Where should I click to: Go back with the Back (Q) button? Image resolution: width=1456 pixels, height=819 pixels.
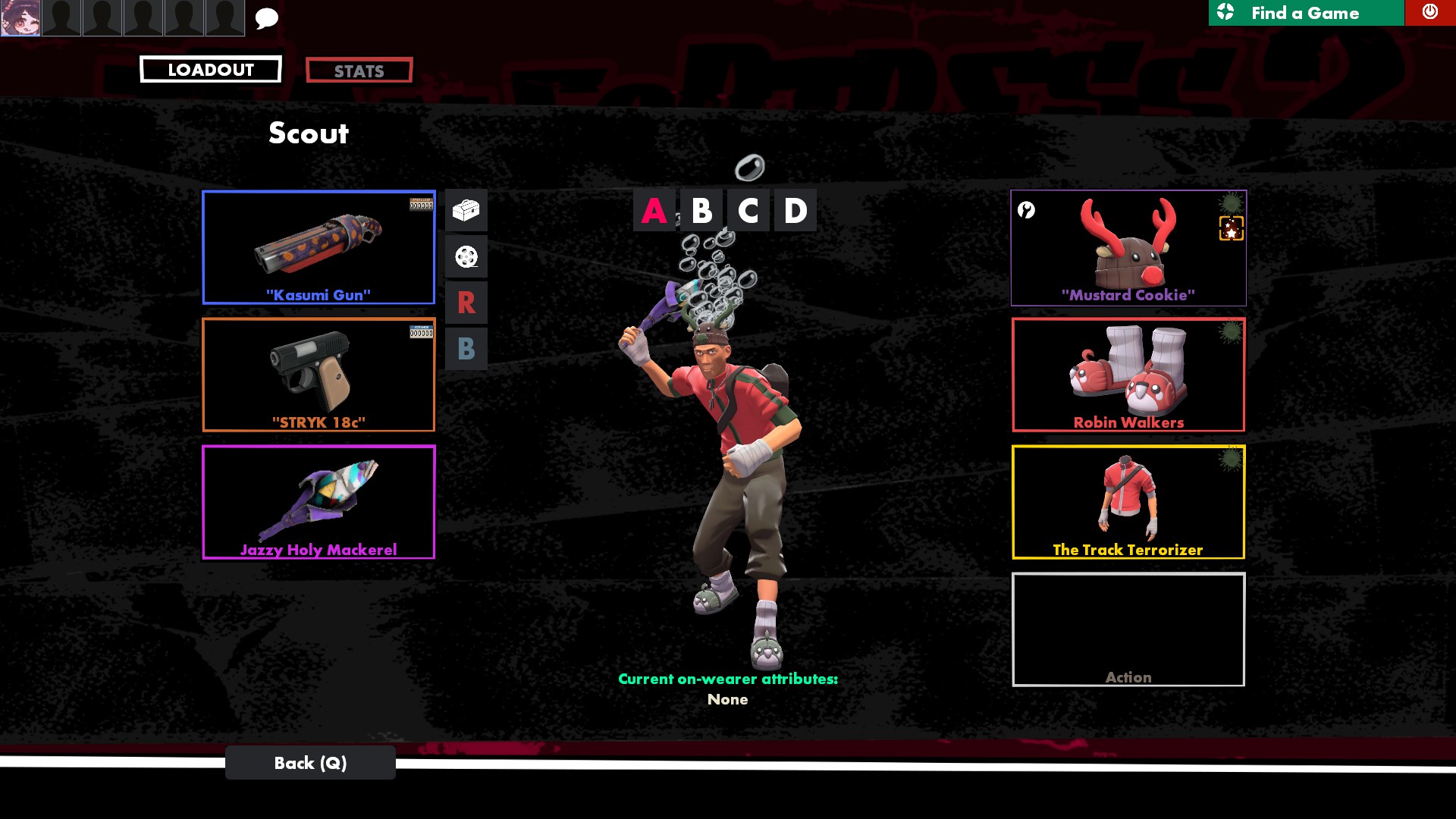tap(310, 763)
